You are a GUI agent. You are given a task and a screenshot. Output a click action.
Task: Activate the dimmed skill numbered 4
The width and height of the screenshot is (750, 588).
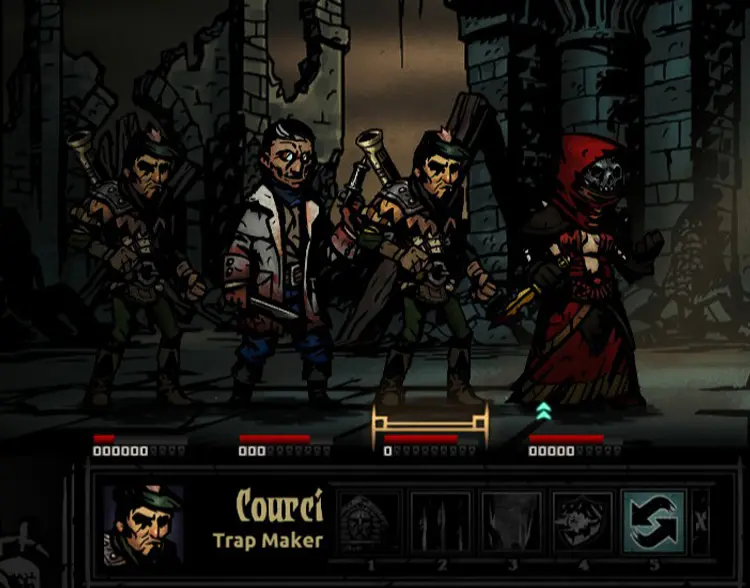click(582, 522)
